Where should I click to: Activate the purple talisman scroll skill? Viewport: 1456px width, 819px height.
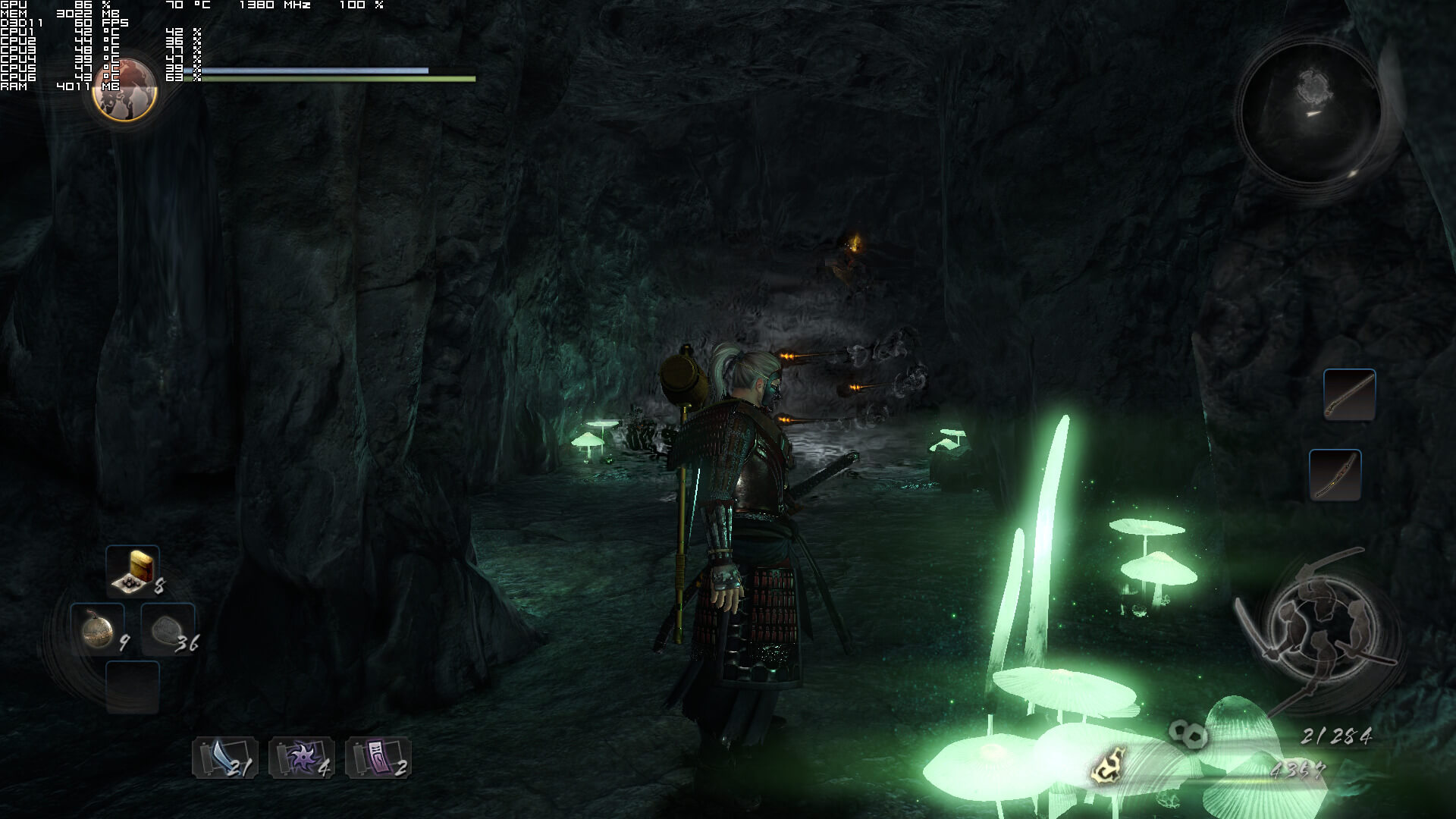(x=378, y=757)
